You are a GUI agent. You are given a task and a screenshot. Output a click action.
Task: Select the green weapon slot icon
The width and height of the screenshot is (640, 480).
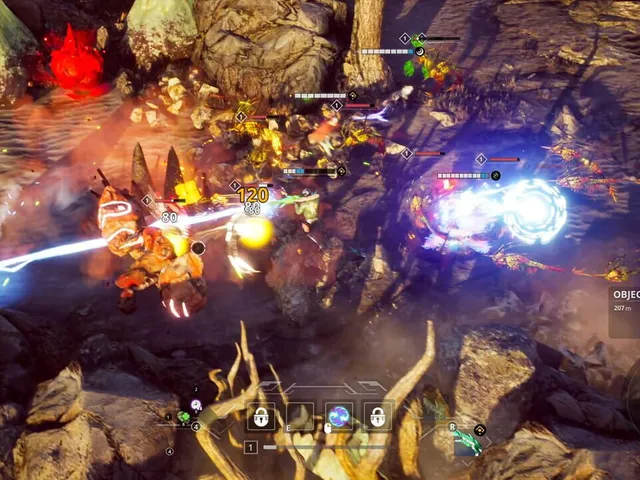click(x=467, y=442)
